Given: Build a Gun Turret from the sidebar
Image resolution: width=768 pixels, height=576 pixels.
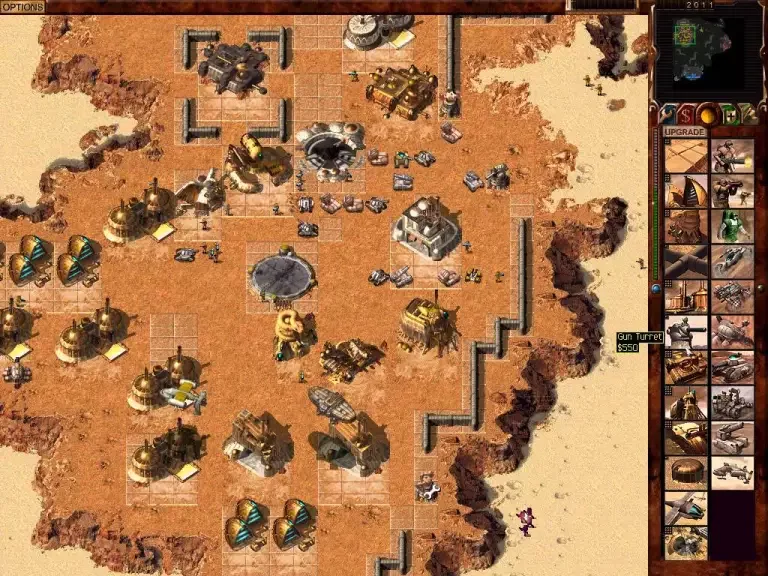Looking at the screenshot, I should click(x=687, y=332).
